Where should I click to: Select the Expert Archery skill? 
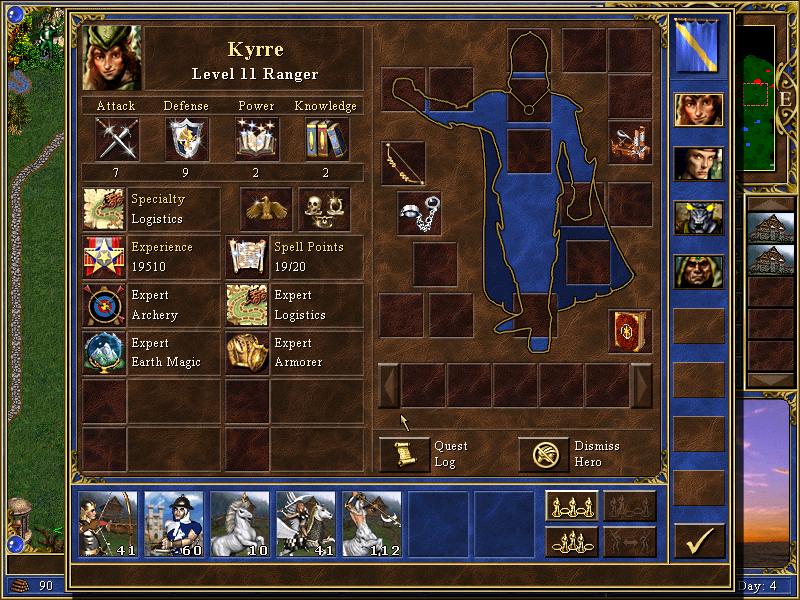click(x=104, y=305)
